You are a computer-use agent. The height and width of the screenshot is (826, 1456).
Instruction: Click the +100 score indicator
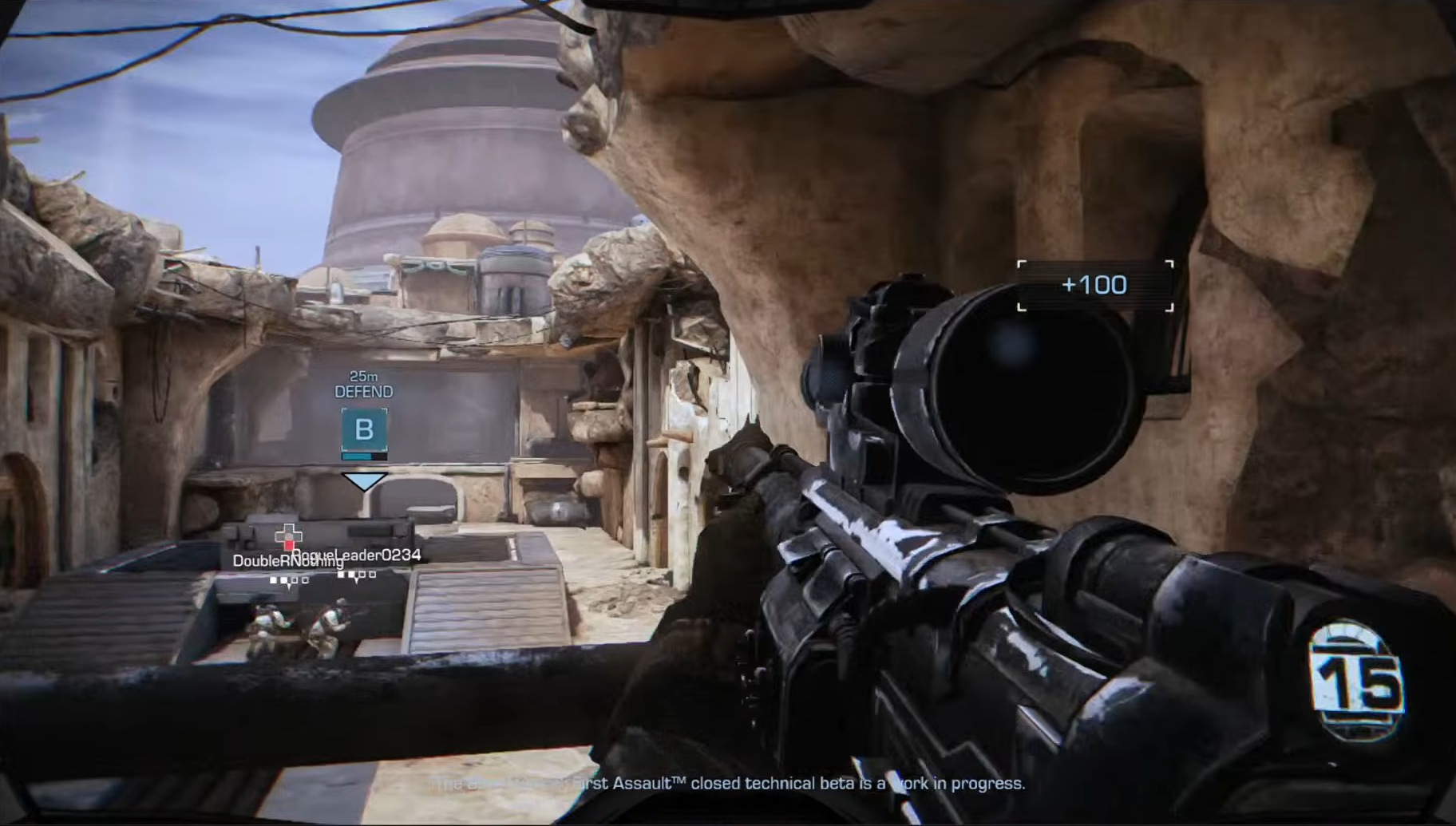1093,284
